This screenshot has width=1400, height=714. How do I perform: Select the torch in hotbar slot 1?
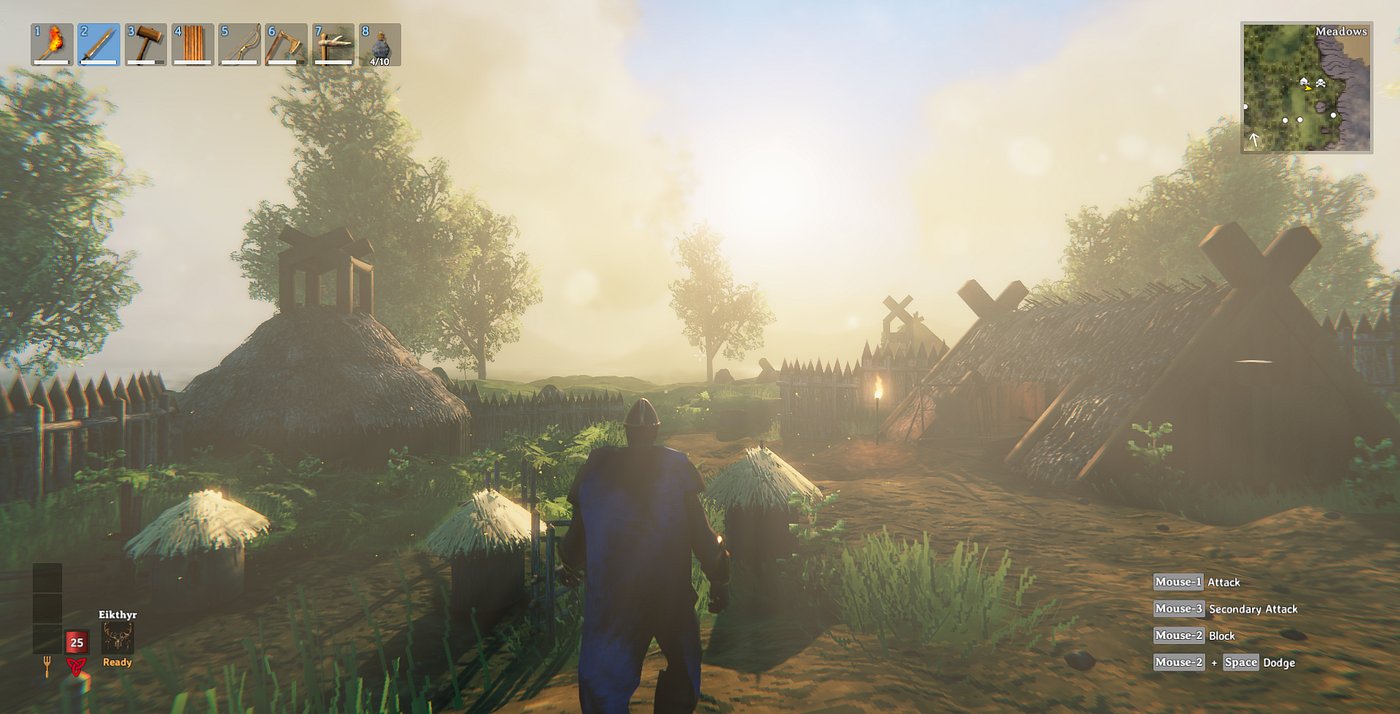pos(52,44)
